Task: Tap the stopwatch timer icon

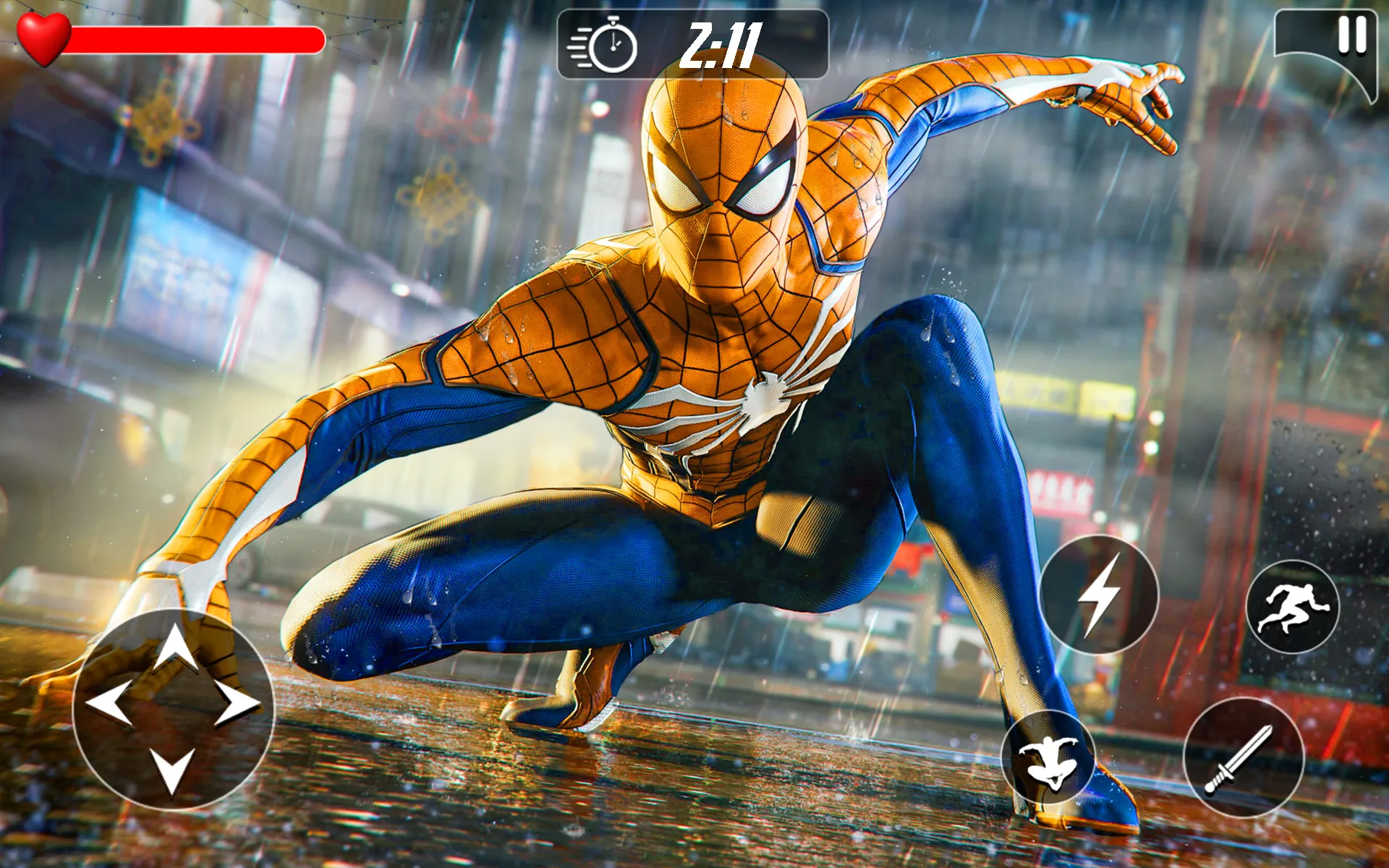Action: pos(613,45)
